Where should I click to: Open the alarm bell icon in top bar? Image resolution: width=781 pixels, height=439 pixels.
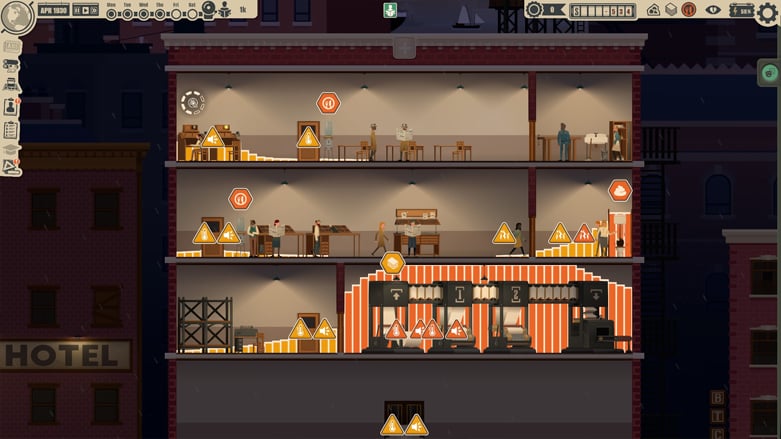point(208,10)
